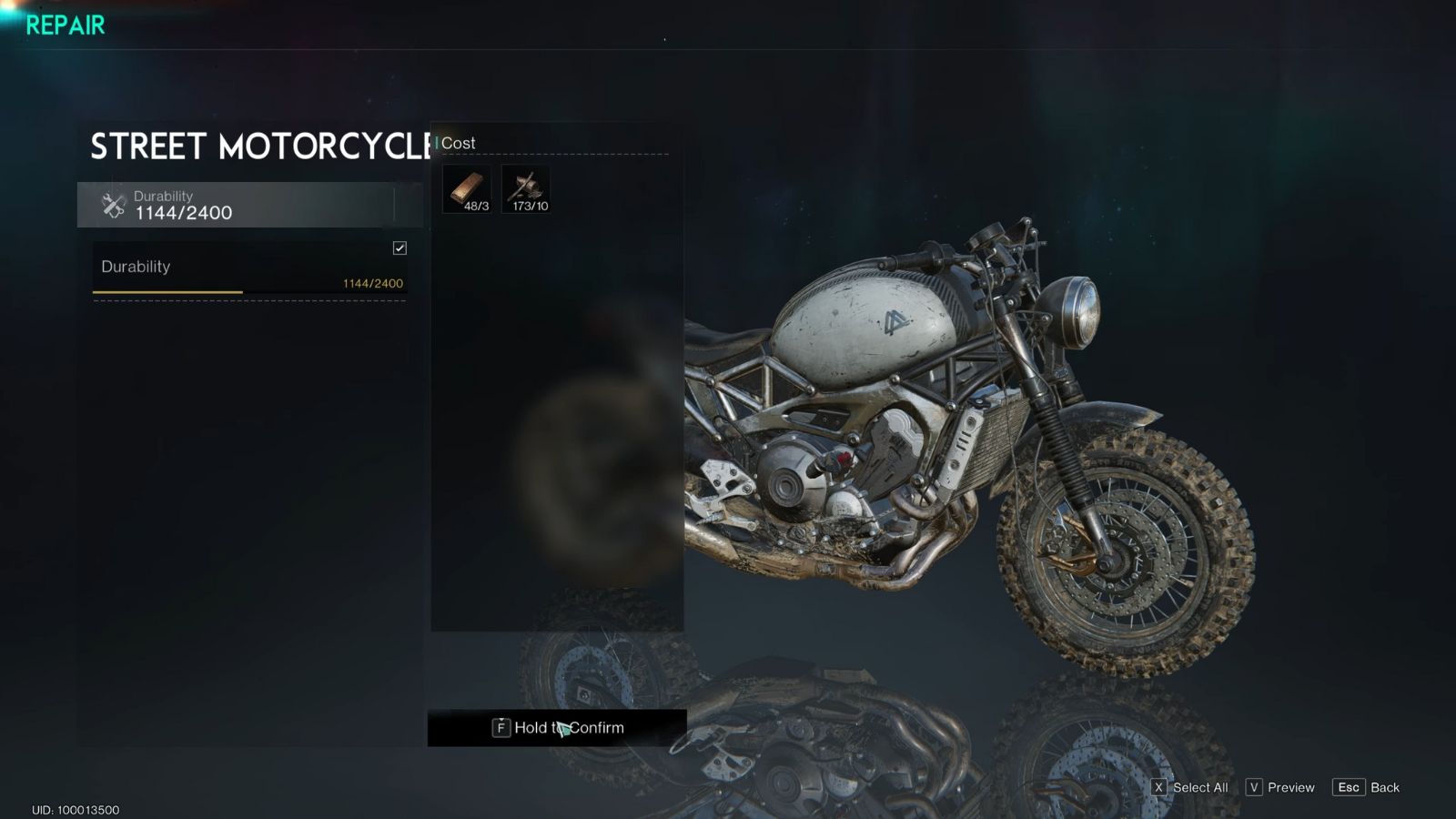The image size is (1456, 819).
Task: Click the red indicator in the top-left corner
Action: pos(12,6)
